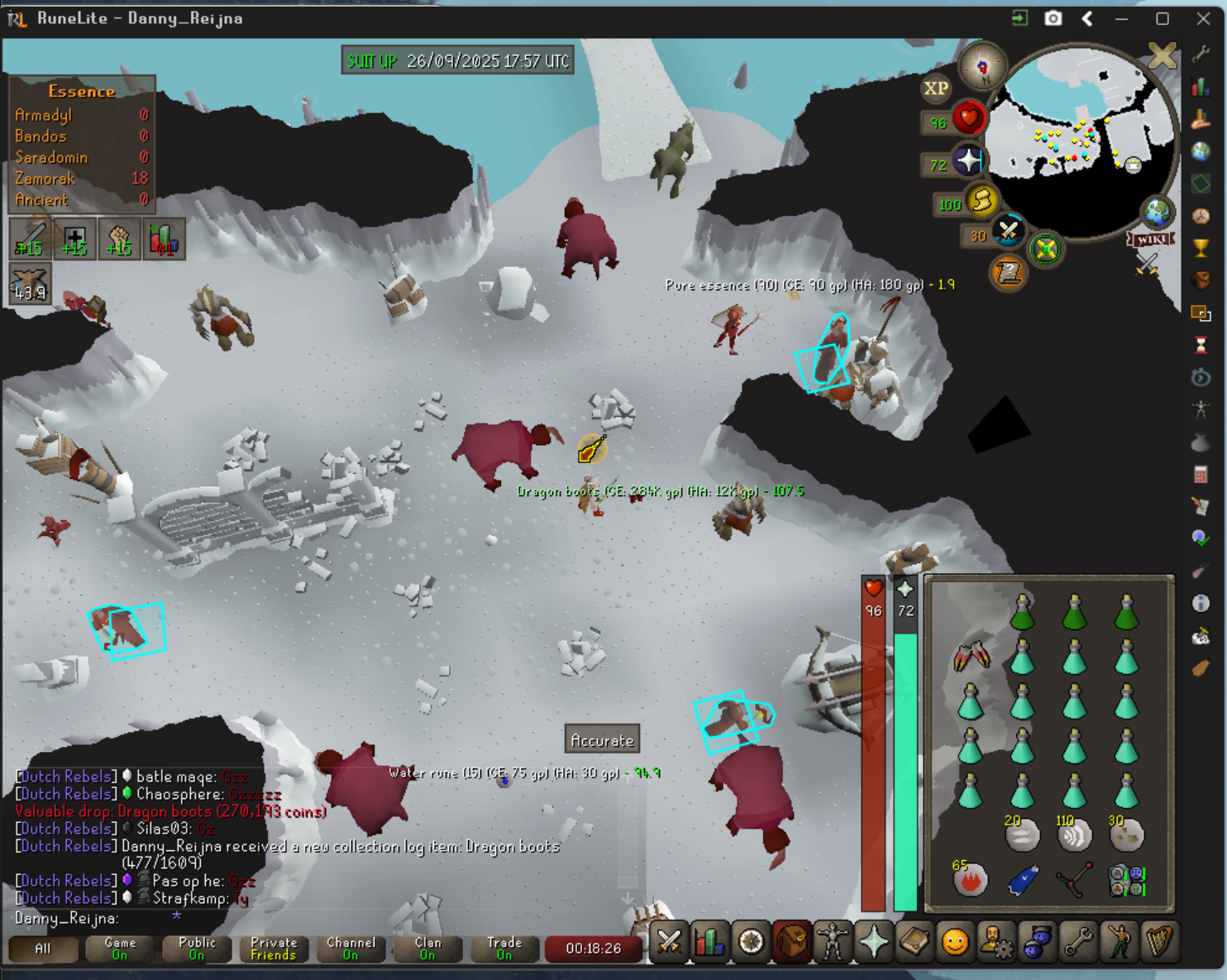Take a screenshot with the camera button
Viewport: 1227px width, 980px height.
click(x=1053, y=18)
